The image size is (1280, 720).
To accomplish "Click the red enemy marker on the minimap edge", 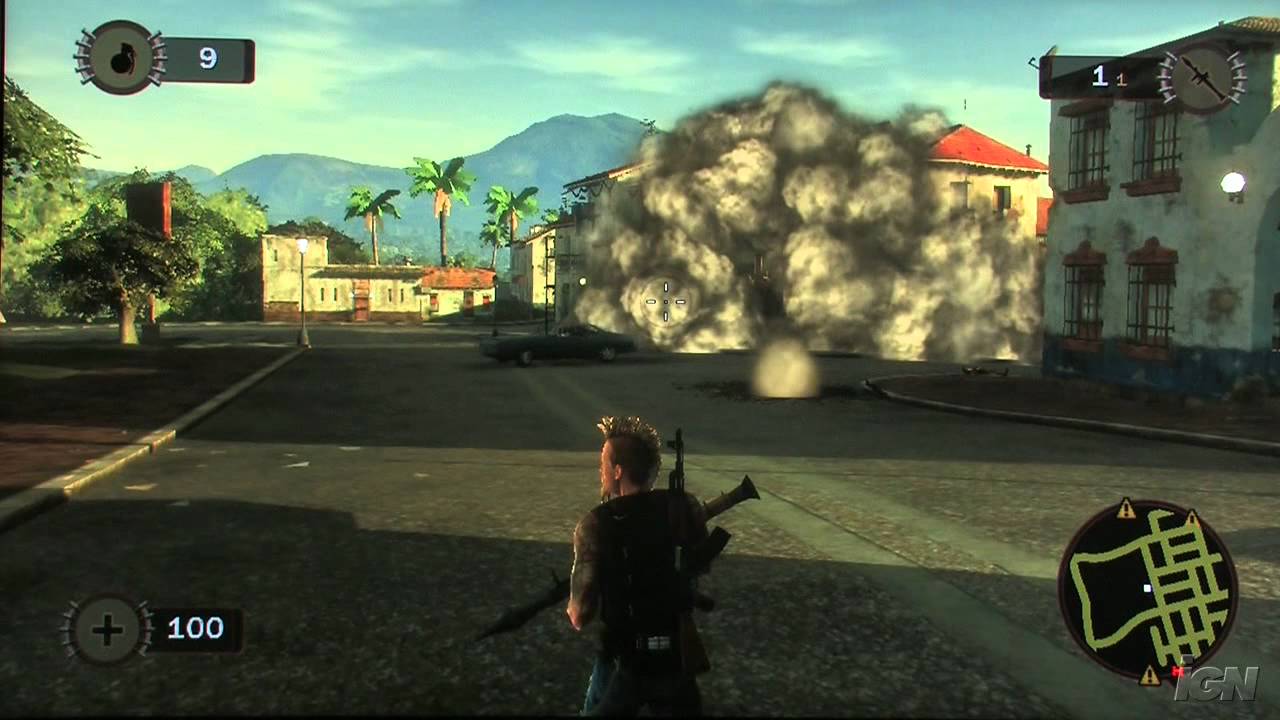I will pos(1178,672).
